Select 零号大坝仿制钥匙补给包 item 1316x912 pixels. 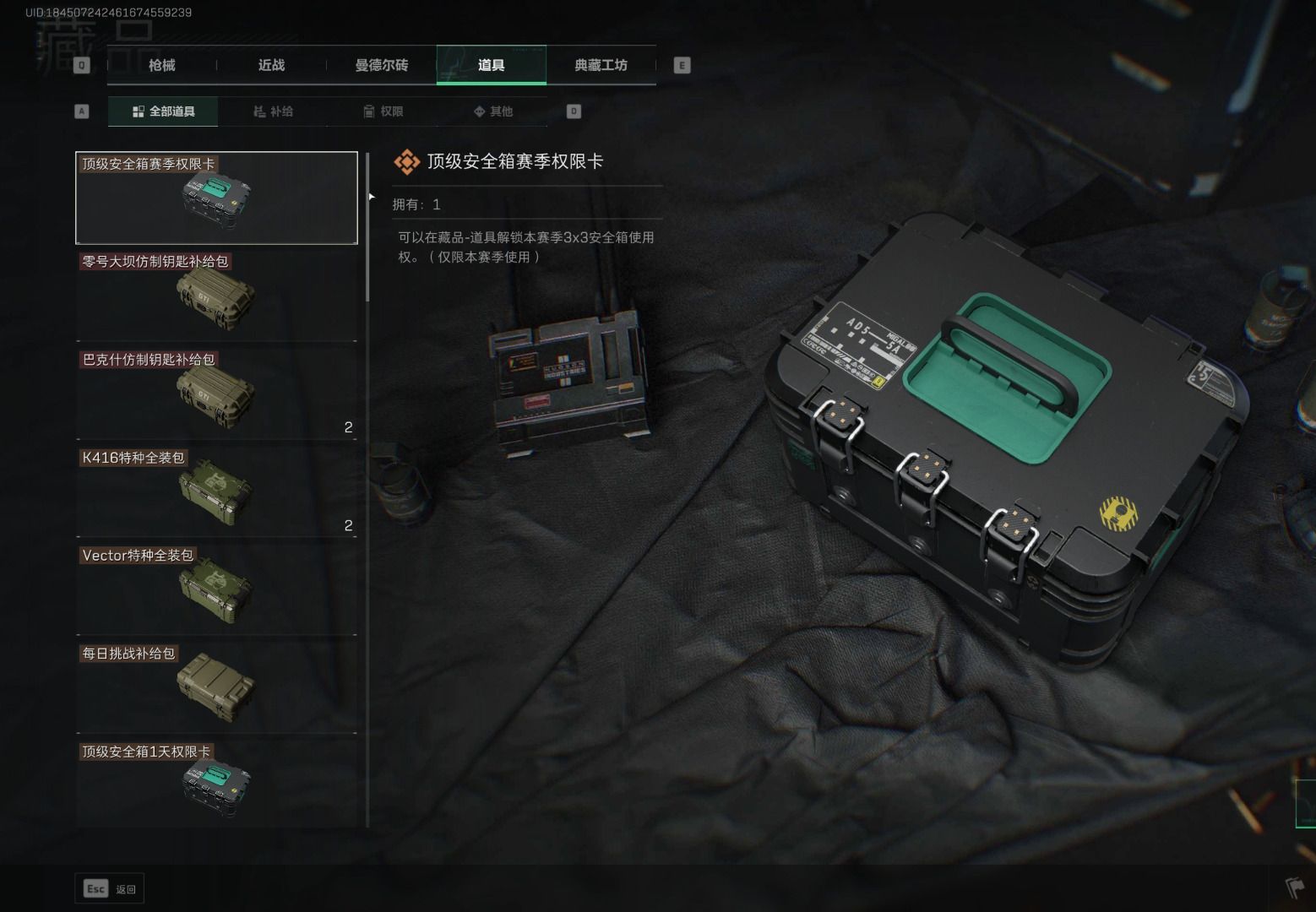click(x=216, y=296)
